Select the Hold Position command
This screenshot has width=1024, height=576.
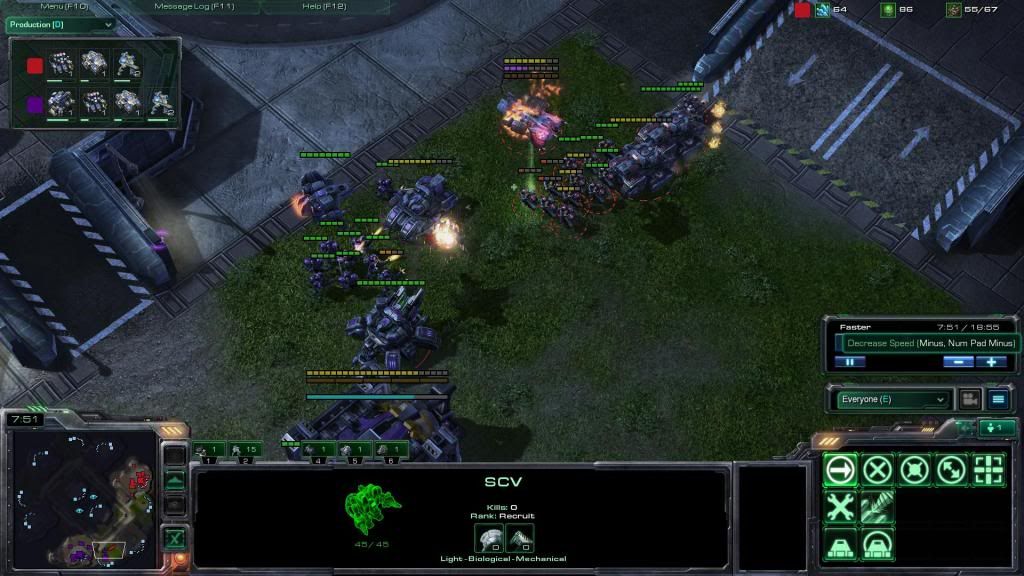(914, 469)
